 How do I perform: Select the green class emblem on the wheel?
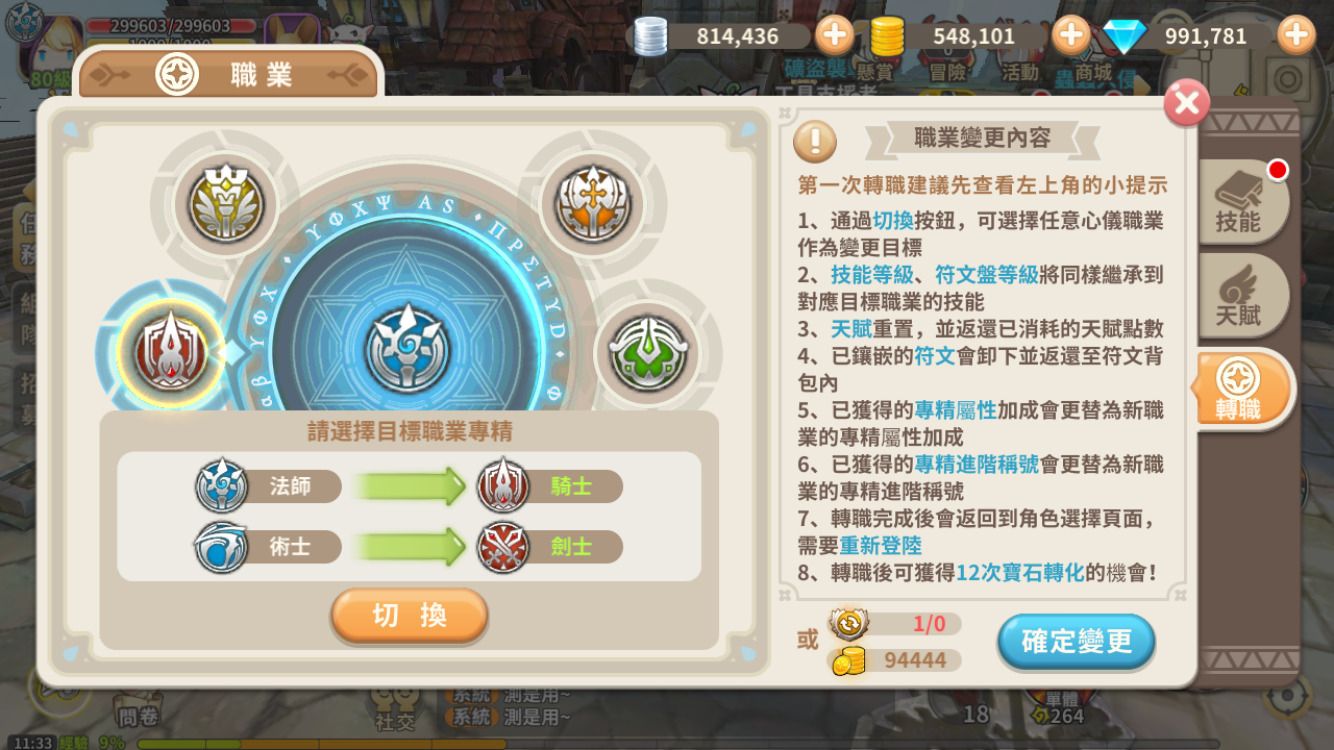(x=648, y=352)
